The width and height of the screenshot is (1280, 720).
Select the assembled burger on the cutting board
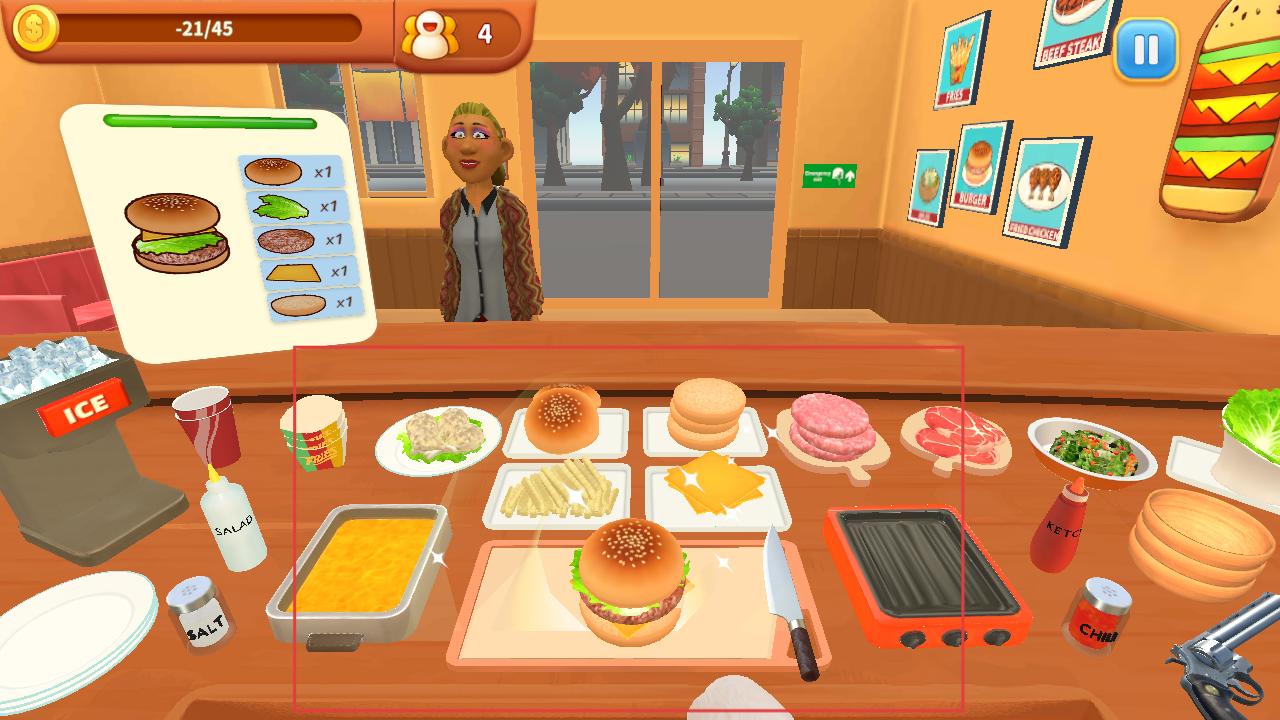(x=630, y=581)
